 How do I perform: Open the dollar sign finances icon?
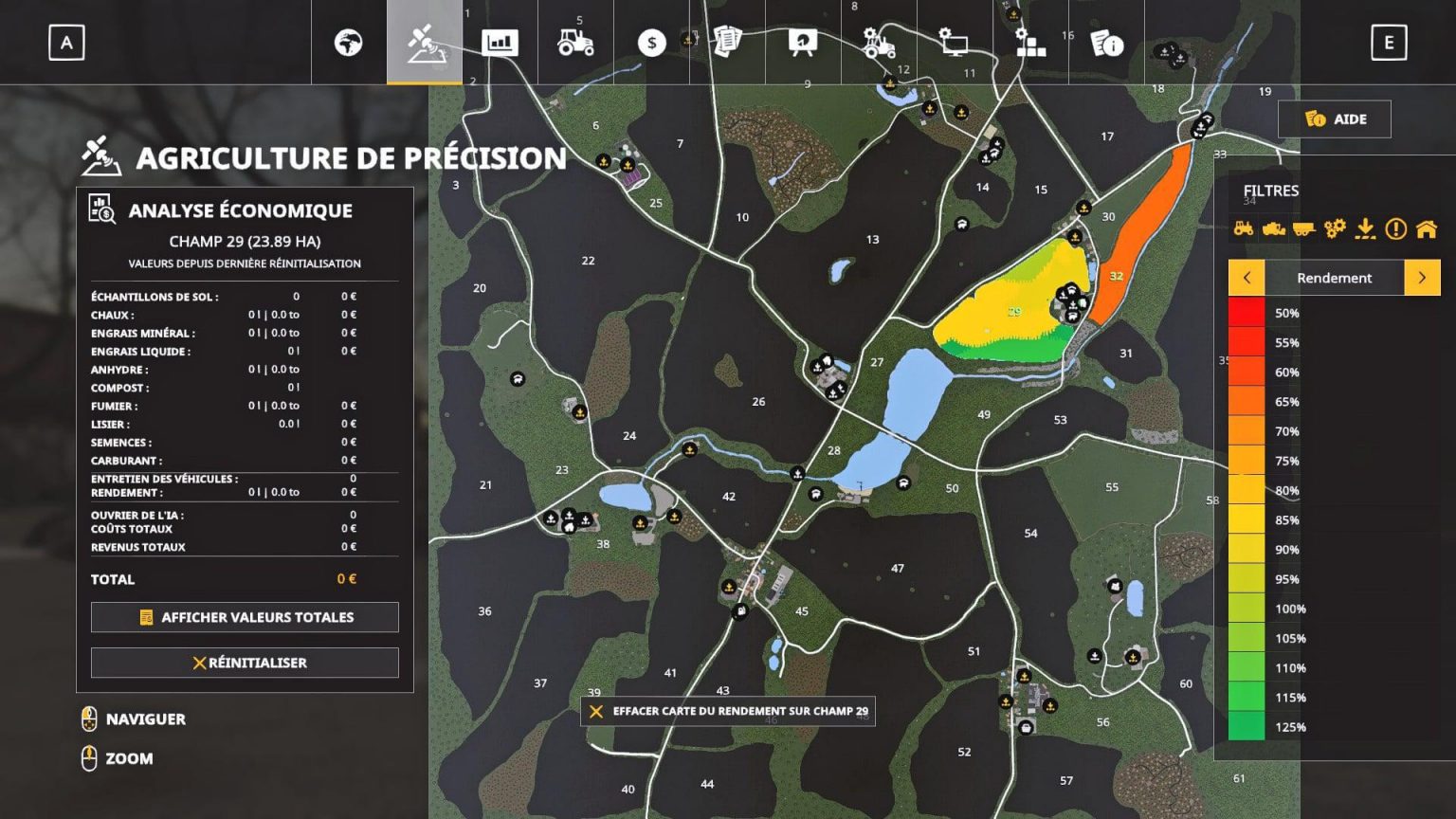tap(651, 43)
